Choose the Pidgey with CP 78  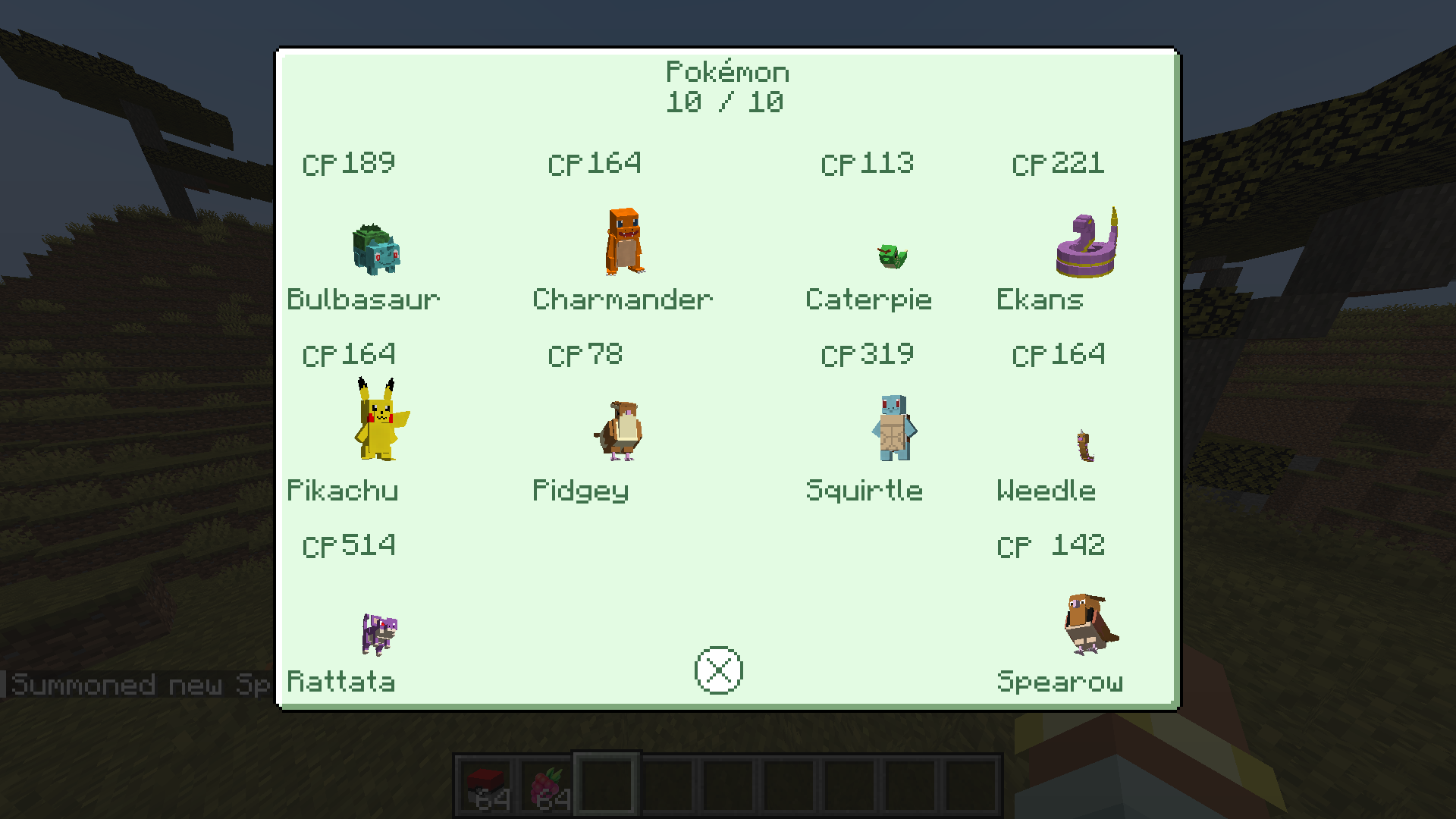(x=620, y=431)
